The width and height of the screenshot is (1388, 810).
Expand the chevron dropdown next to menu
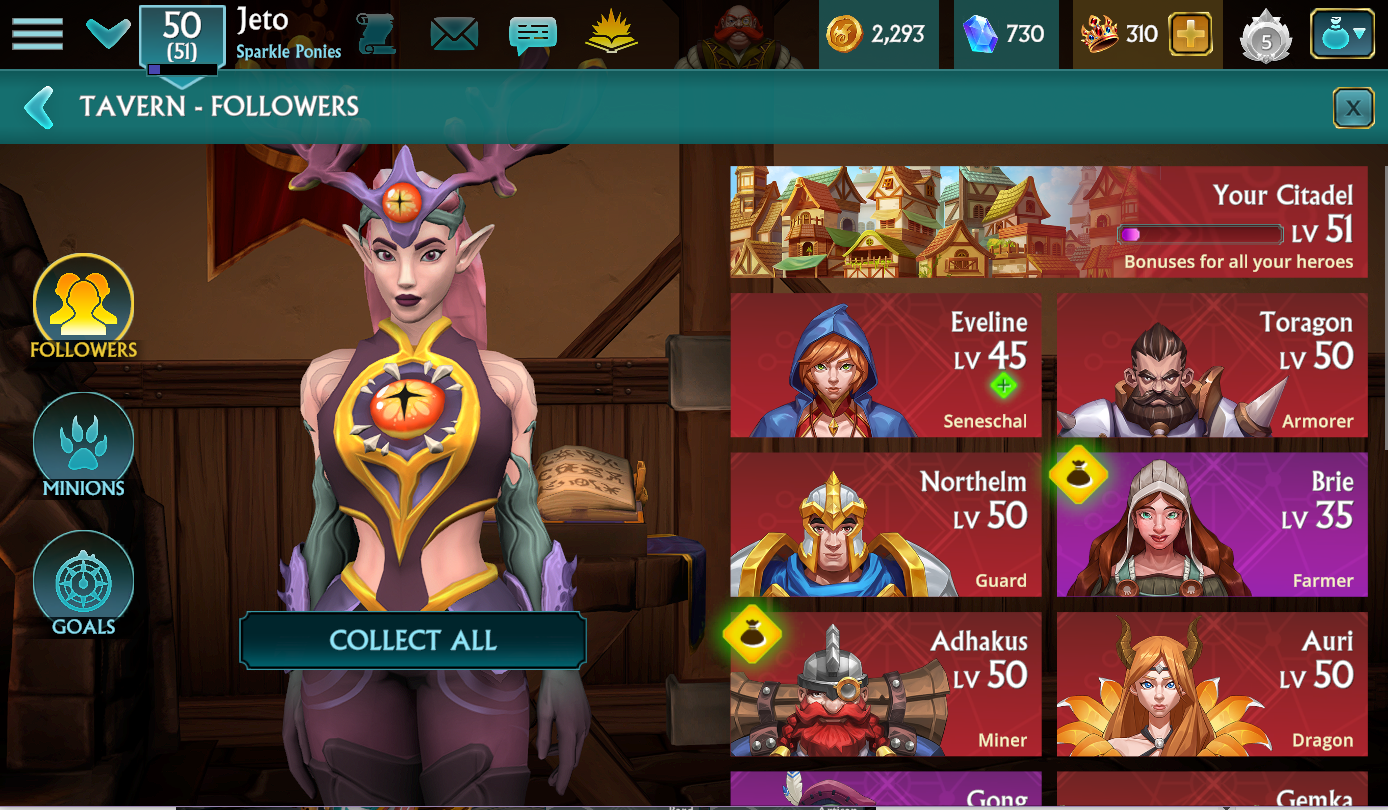[x=107, y=34]
